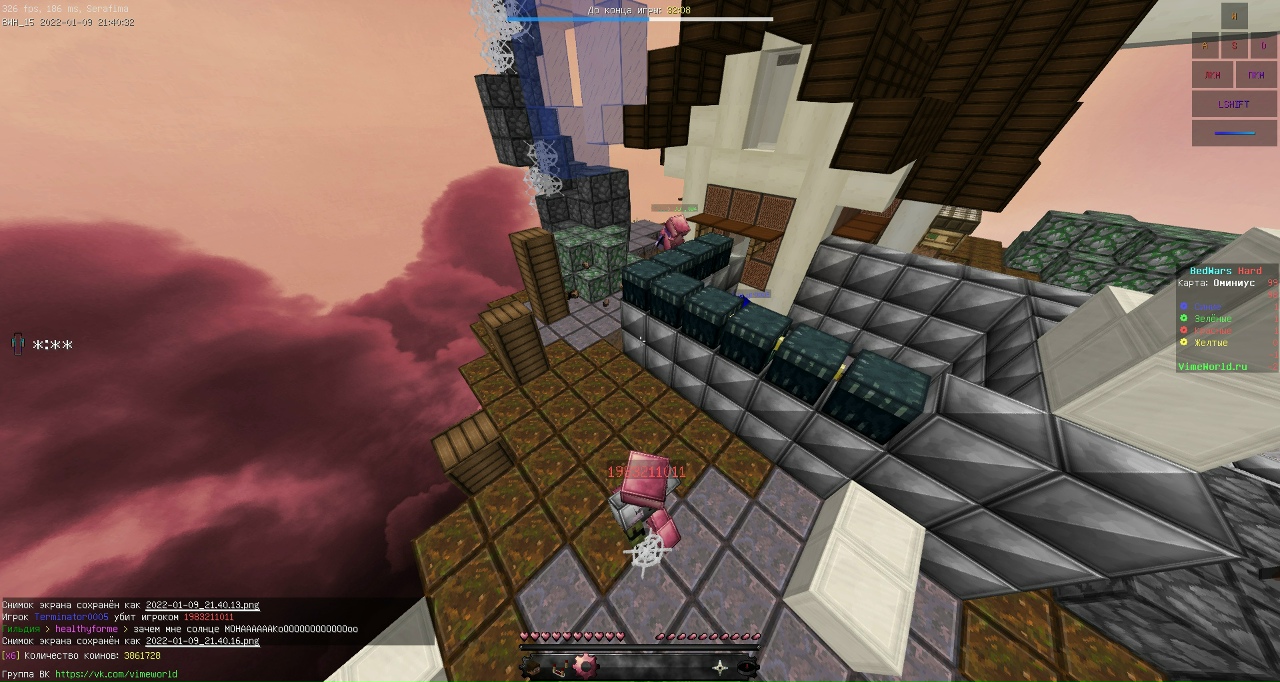
Task: Select the white star item hotbar slot
Action: [720, 666]
